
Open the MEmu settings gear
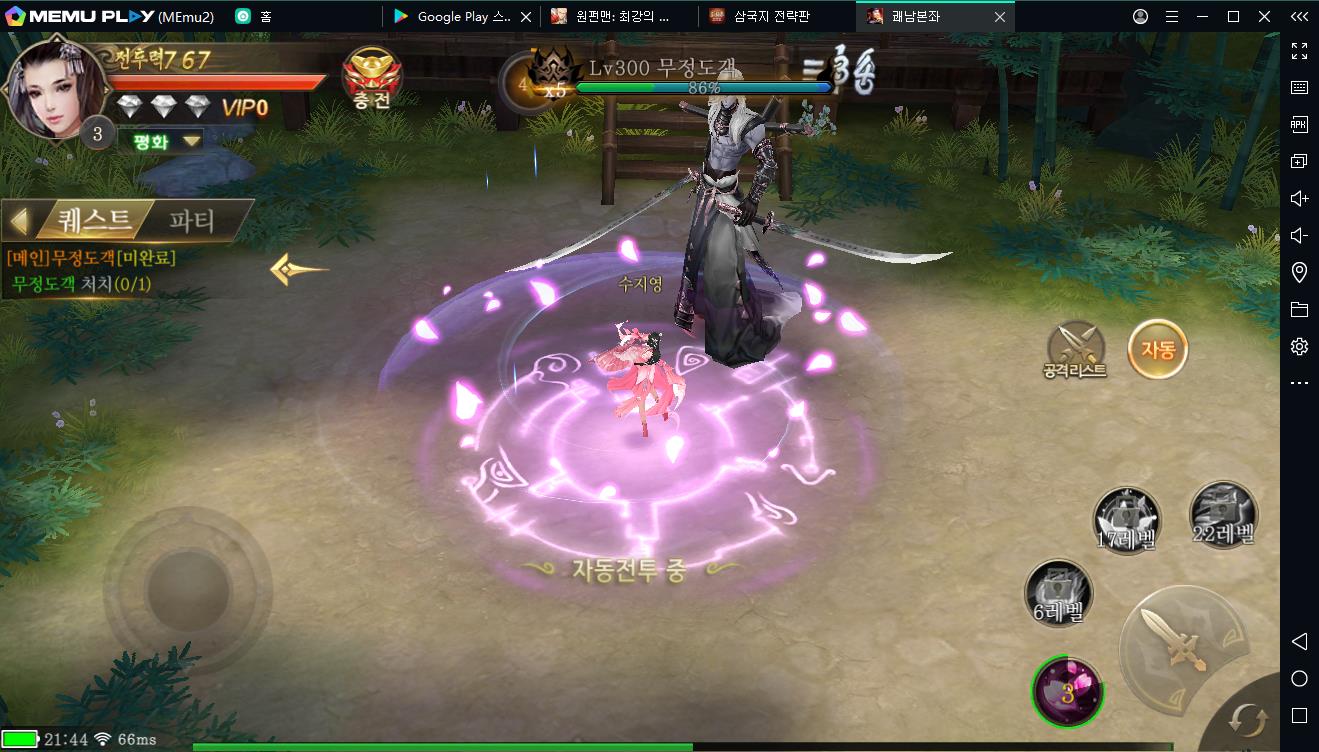click(1299, 346)
